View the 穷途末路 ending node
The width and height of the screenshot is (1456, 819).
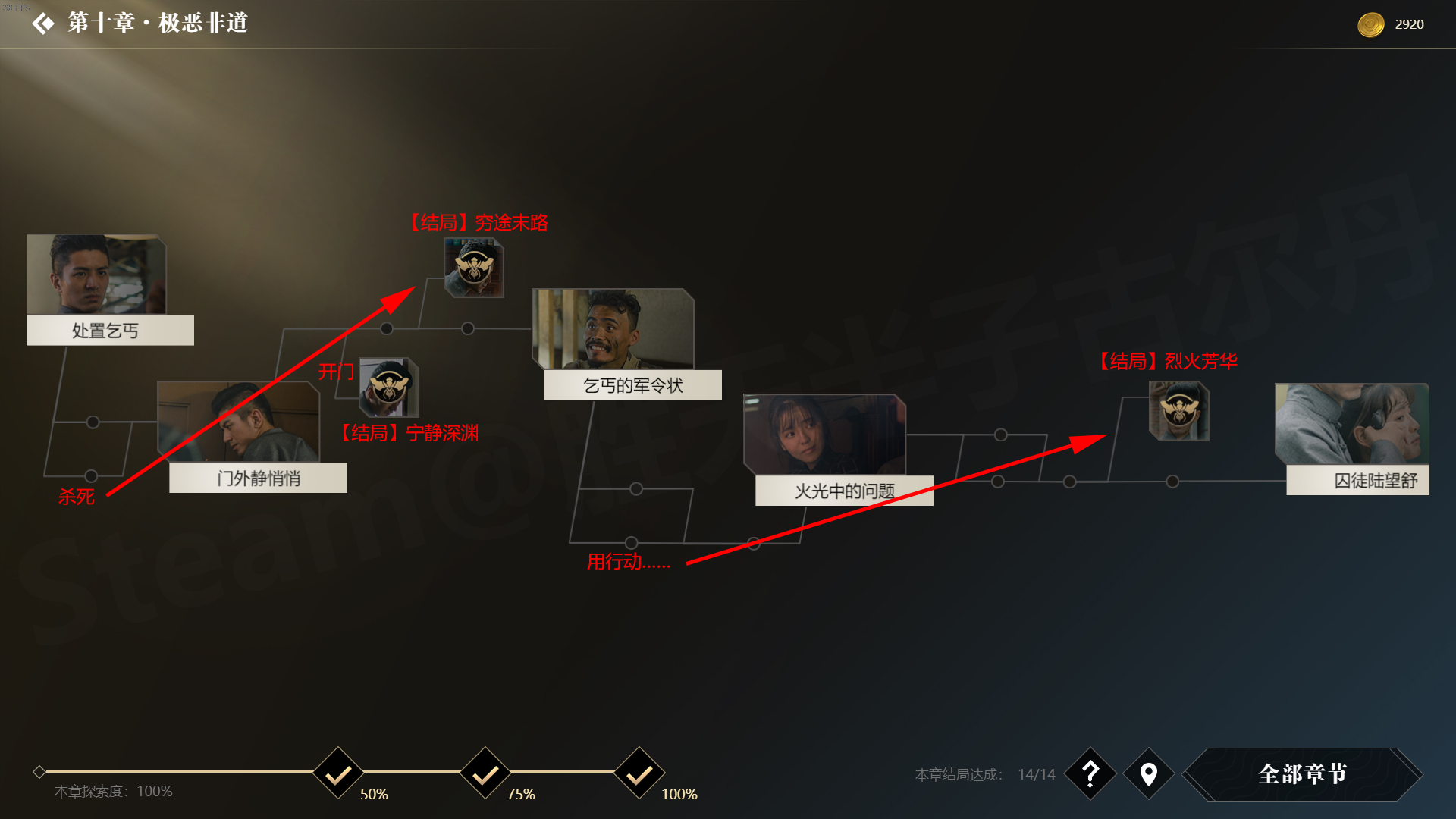click(474, 268)
